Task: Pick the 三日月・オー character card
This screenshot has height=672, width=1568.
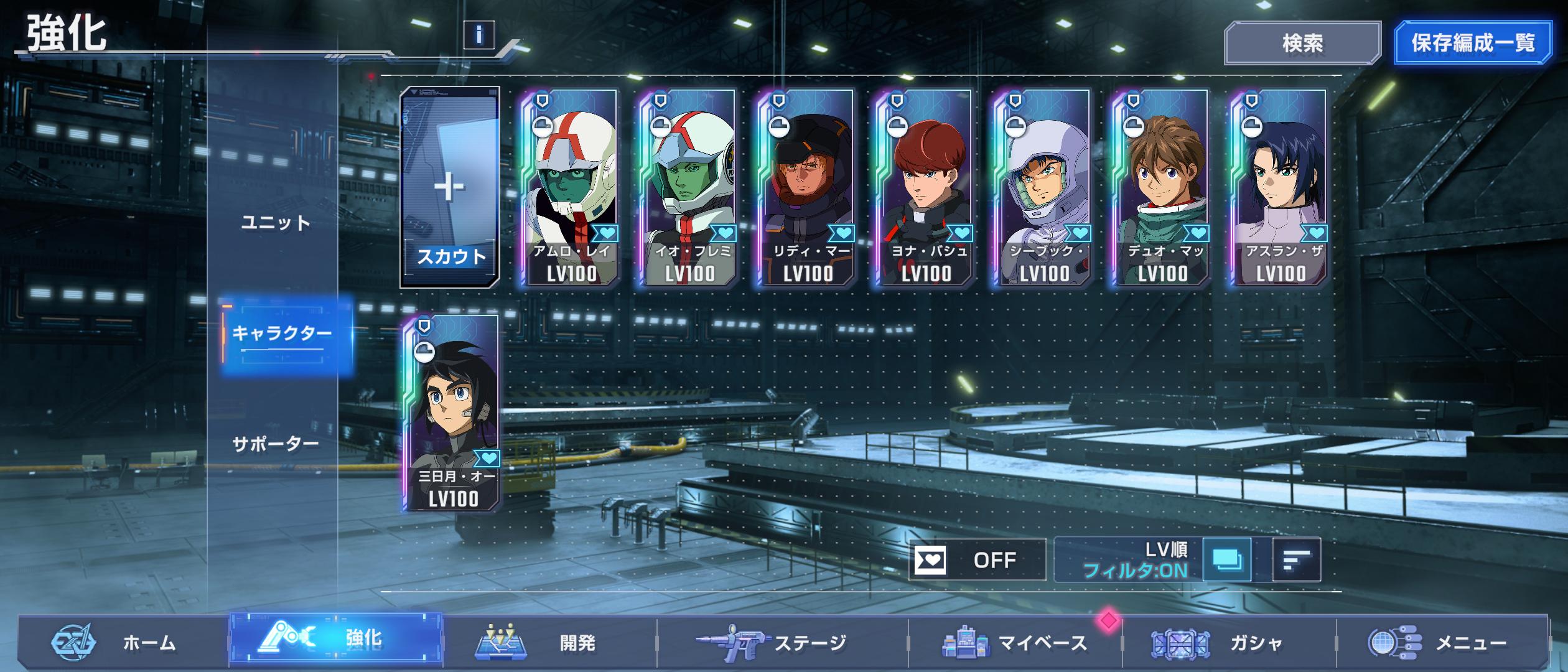Action: 452,413
